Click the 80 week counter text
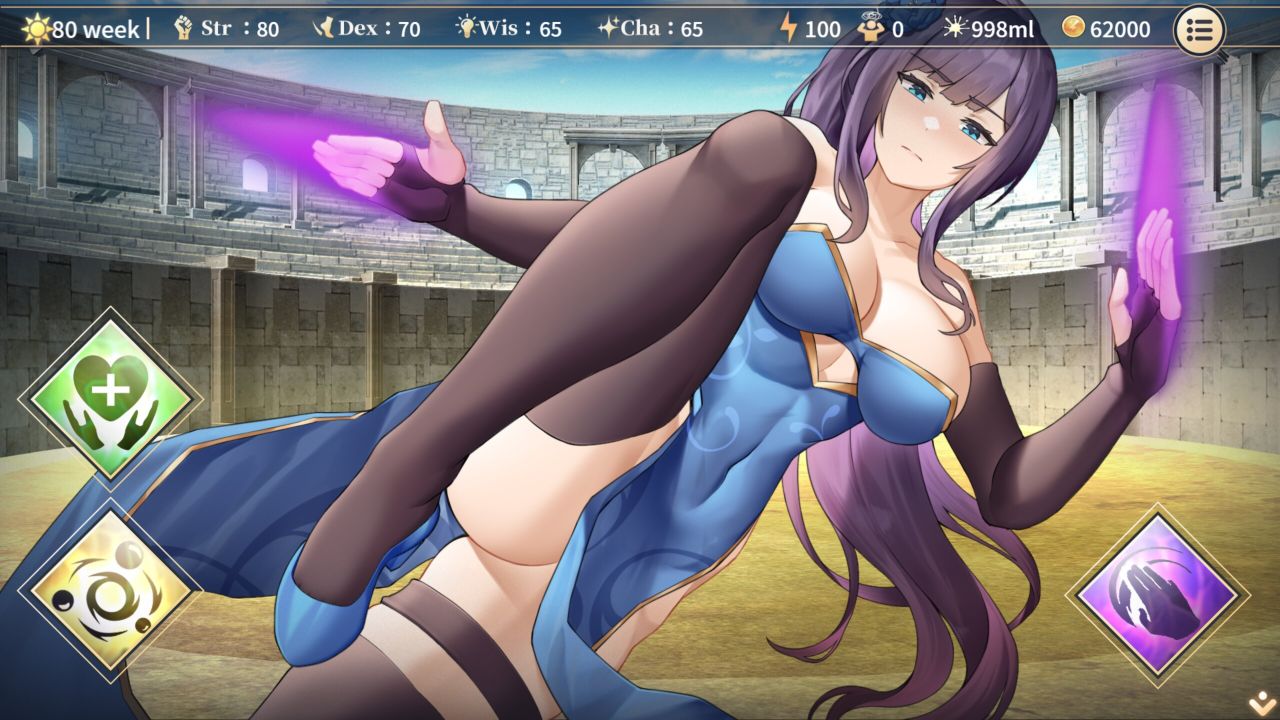The width and height of the screenshot is (1280, 720). pos(95,28)
